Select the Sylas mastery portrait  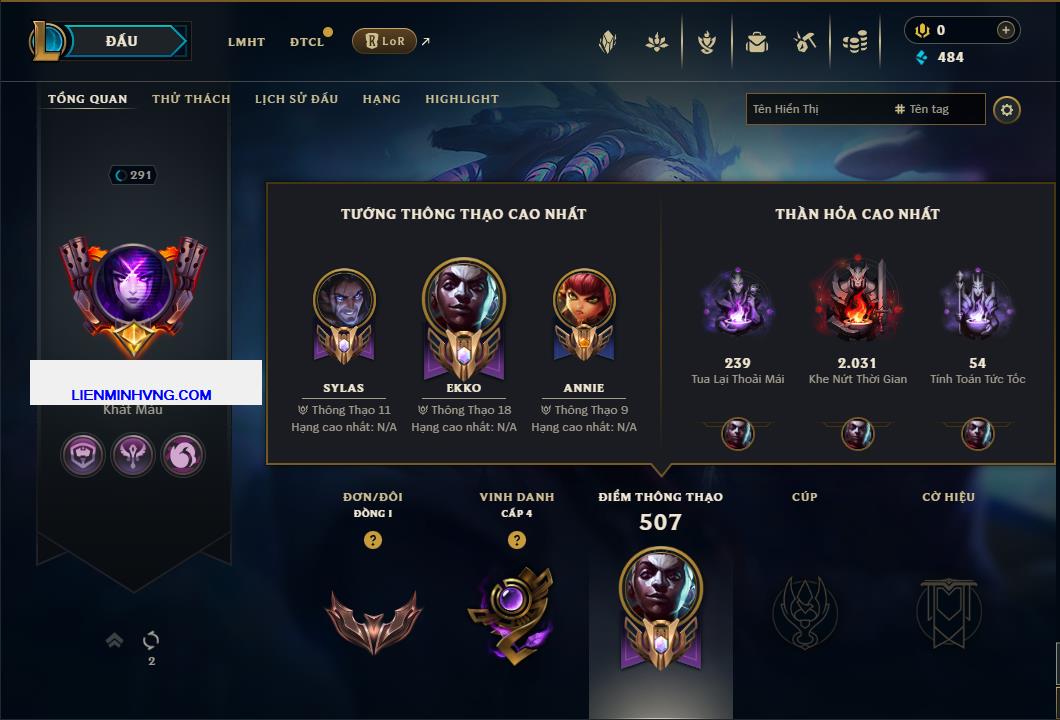tap(344, 302)
